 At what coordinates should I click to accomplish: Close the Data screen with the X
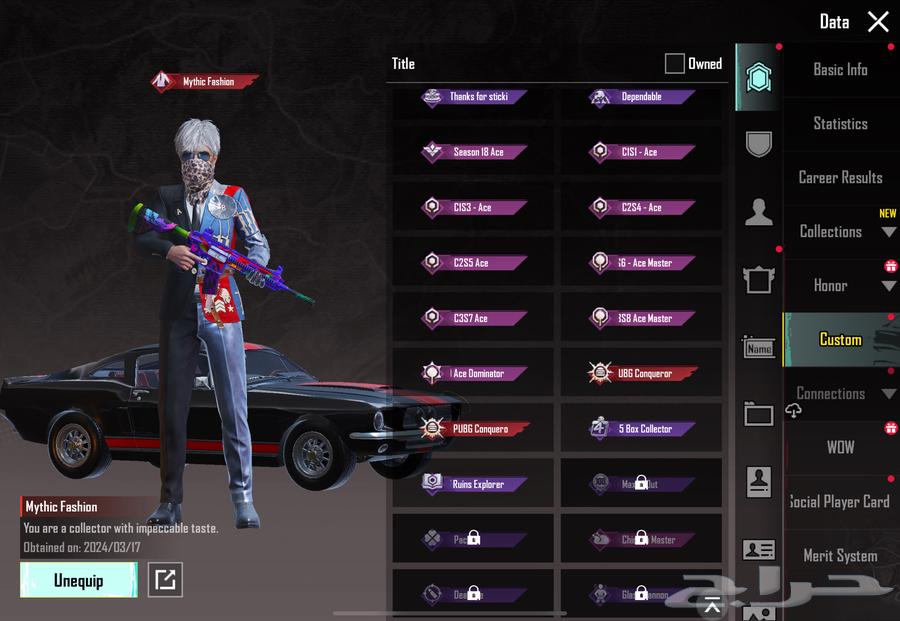click(x=878, y=22)
